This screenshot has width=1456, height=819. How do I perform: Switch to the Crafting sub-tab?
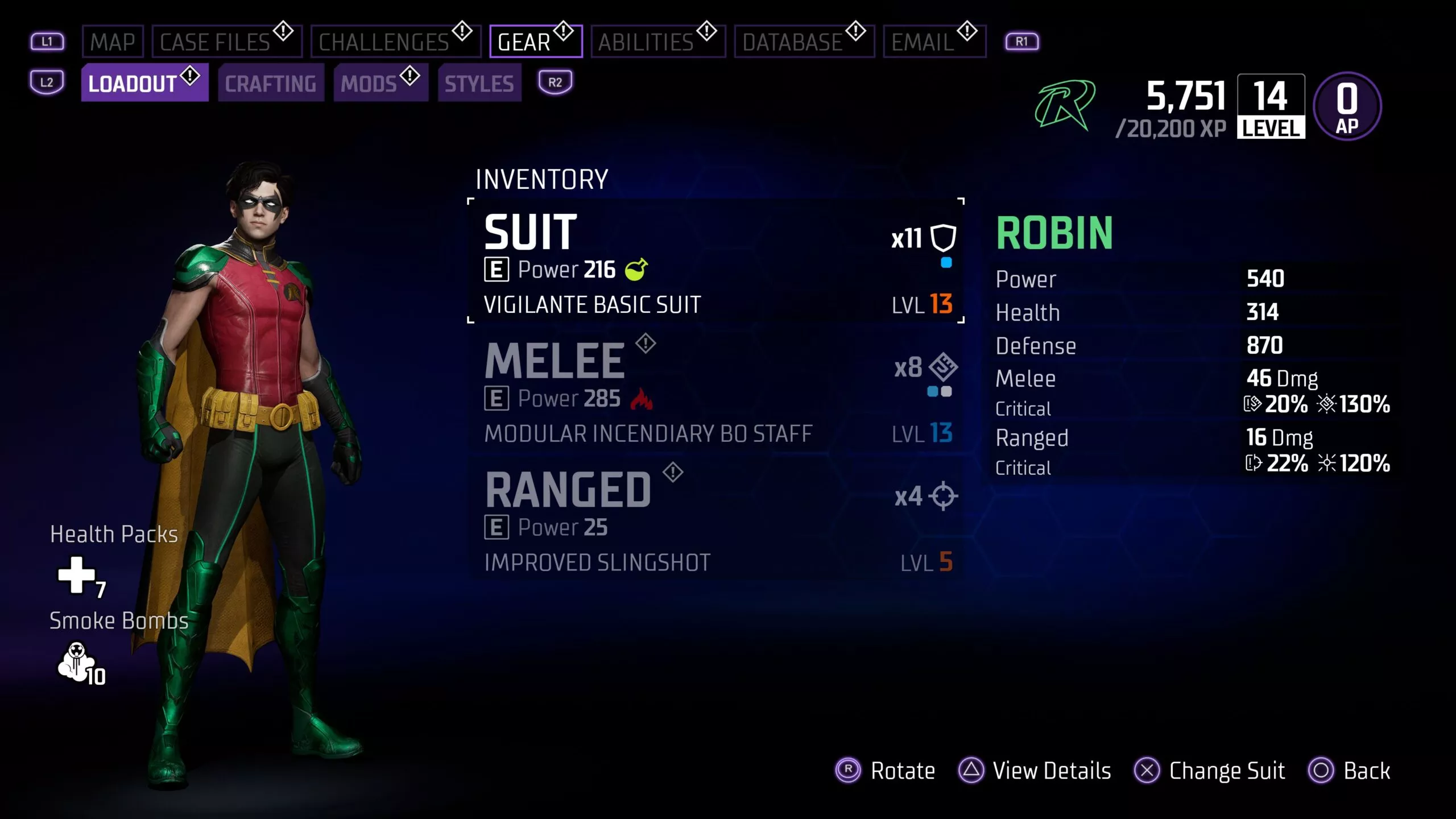click(271, 84)
